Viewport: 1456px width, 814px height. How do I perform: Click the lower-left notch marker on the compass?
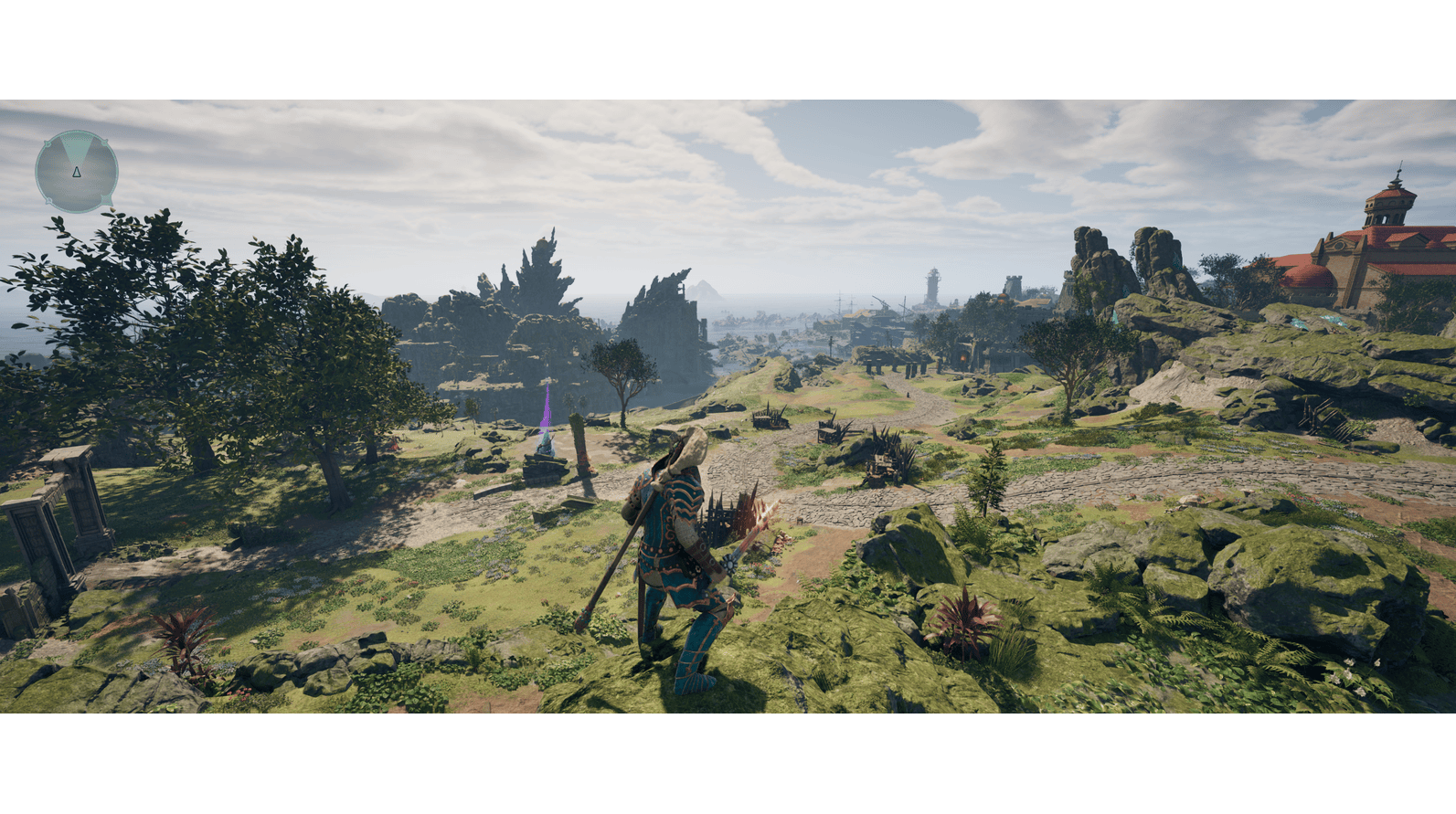[48, 200]
